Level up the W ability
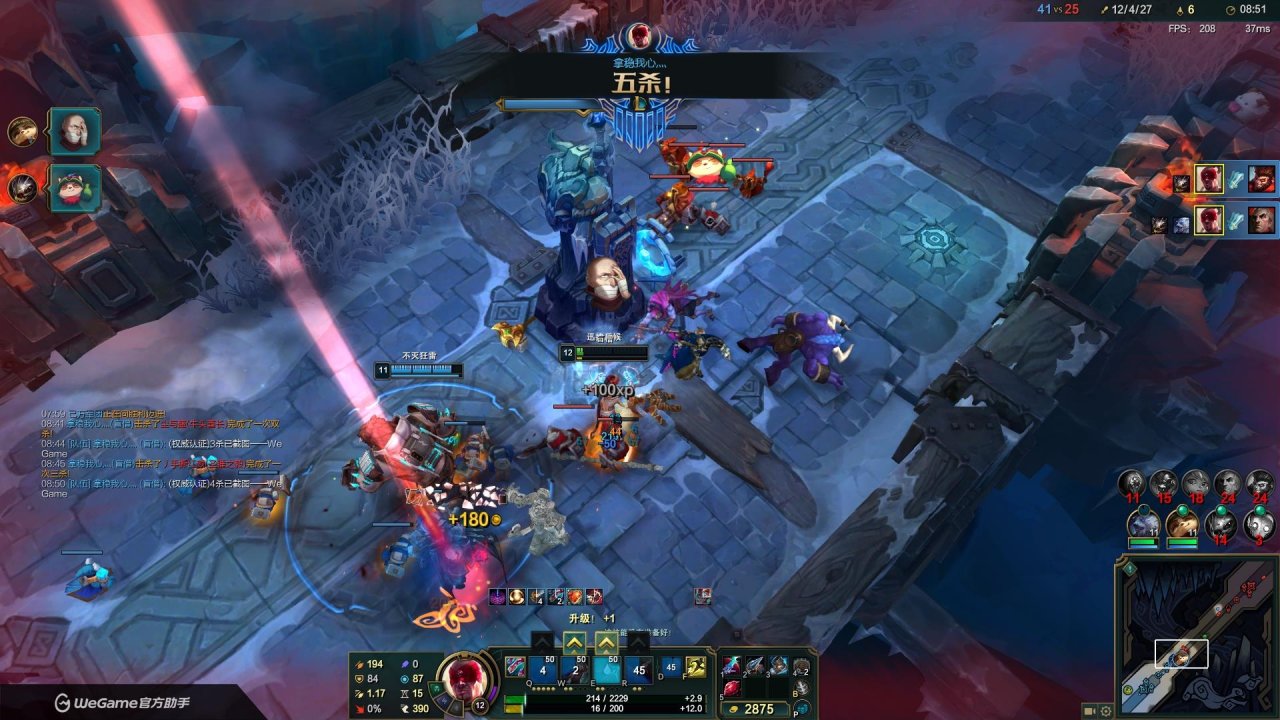Viewport: 1280px width, 720px height. (x=575, y=642)
